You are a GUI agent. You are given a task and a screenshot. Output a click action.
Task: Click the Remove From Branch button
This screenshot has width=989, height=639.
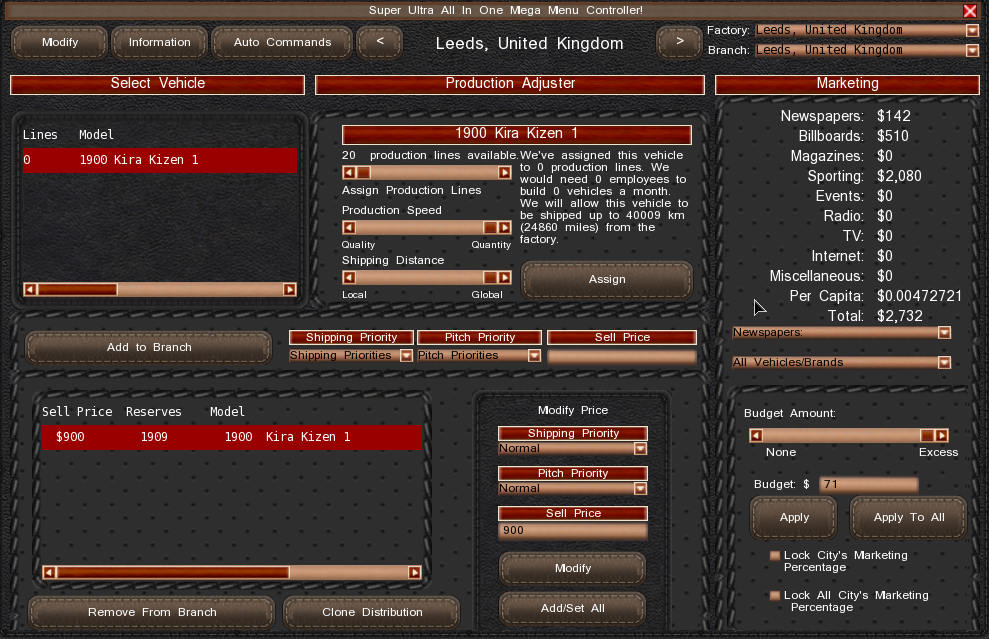[x=151, y=612]
